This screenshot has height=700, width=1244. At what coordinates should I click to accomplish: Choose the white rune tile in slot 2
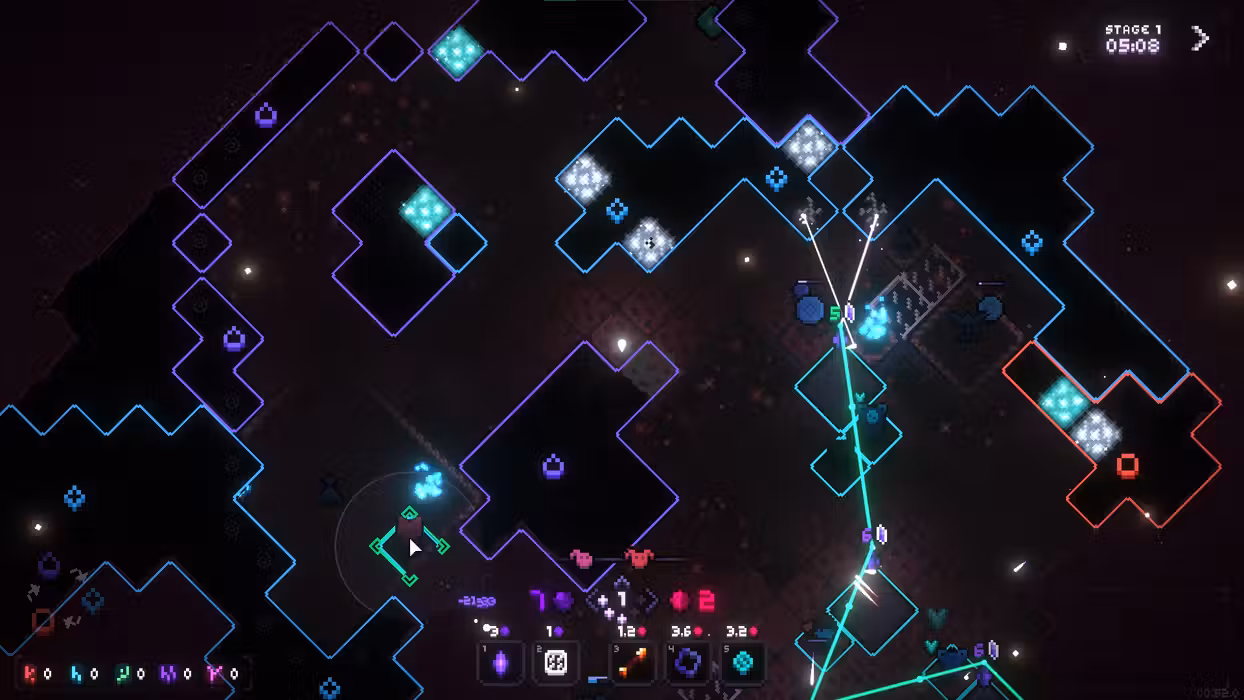point(556,663)
